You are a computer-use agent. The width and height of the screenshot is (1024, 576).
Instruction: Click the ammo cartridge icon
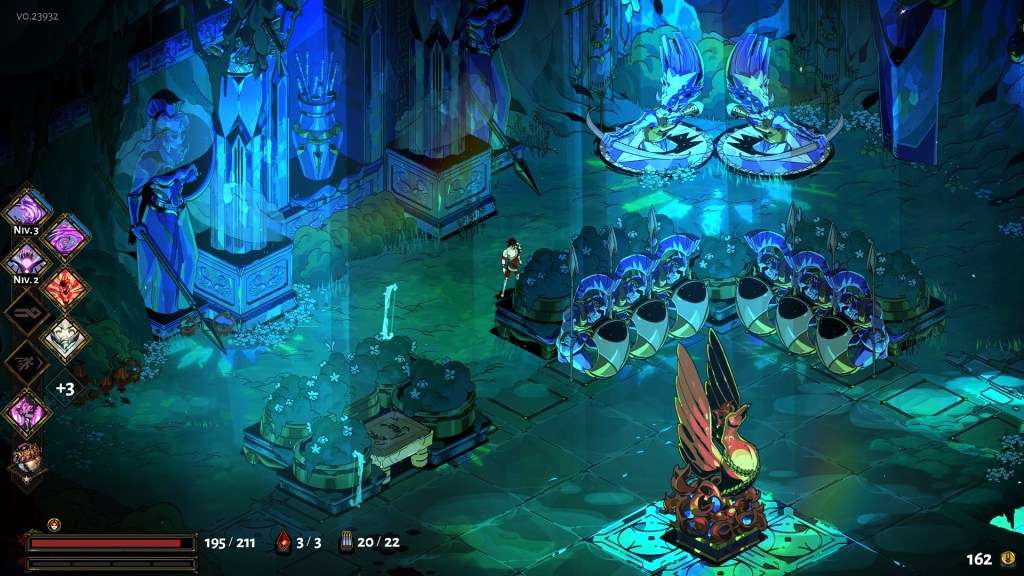point(346,542)
